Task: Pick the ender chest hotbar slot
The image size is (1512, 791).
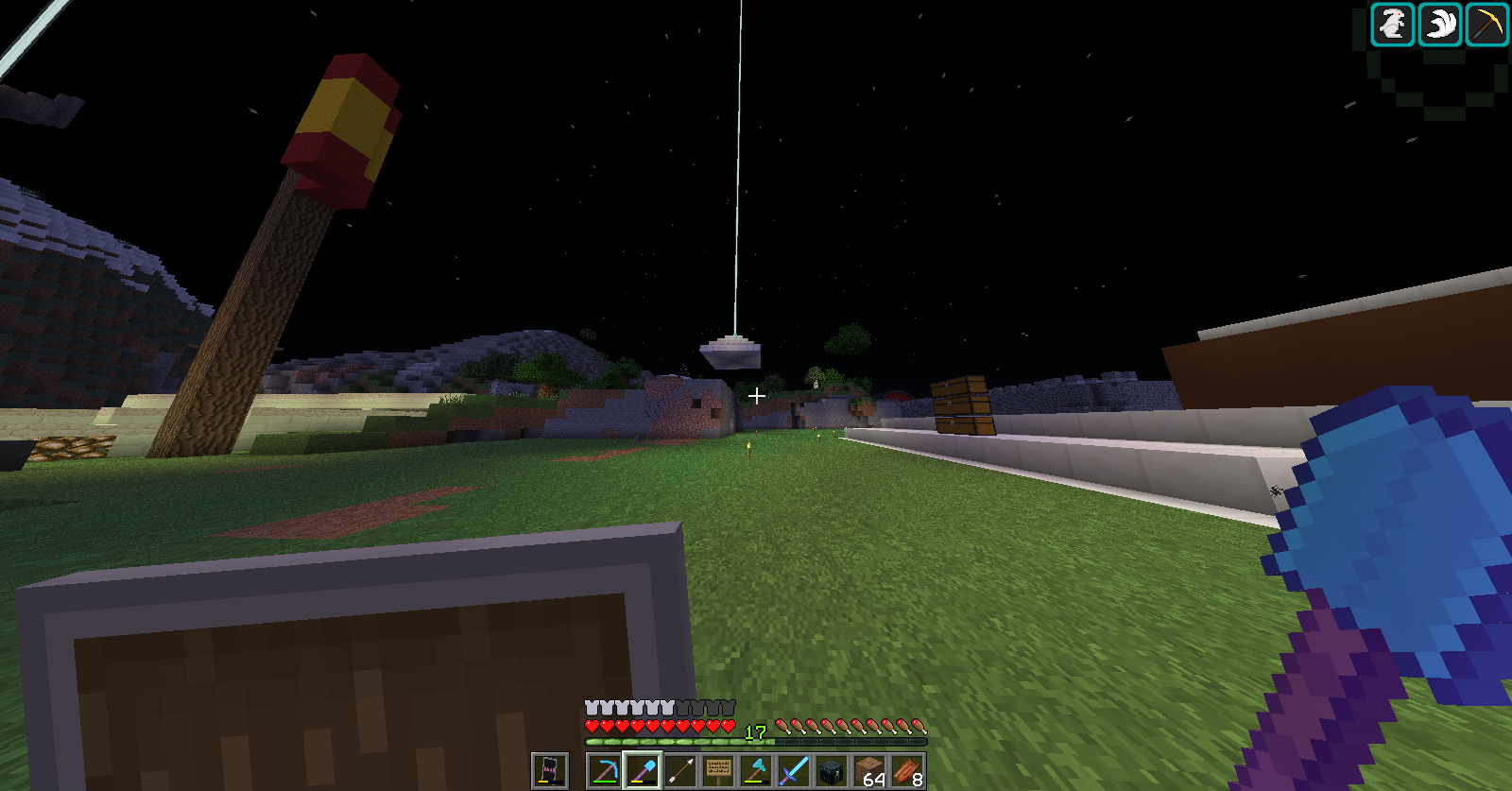Action: click(832, 771)
